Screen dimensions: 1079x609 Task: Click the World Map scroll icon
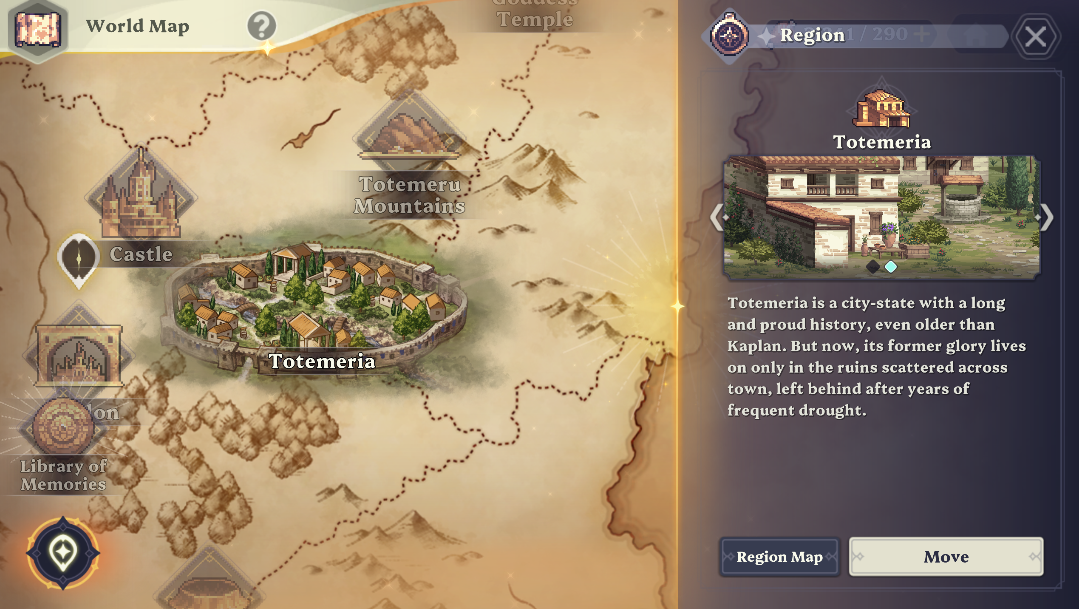pos(38,27)
